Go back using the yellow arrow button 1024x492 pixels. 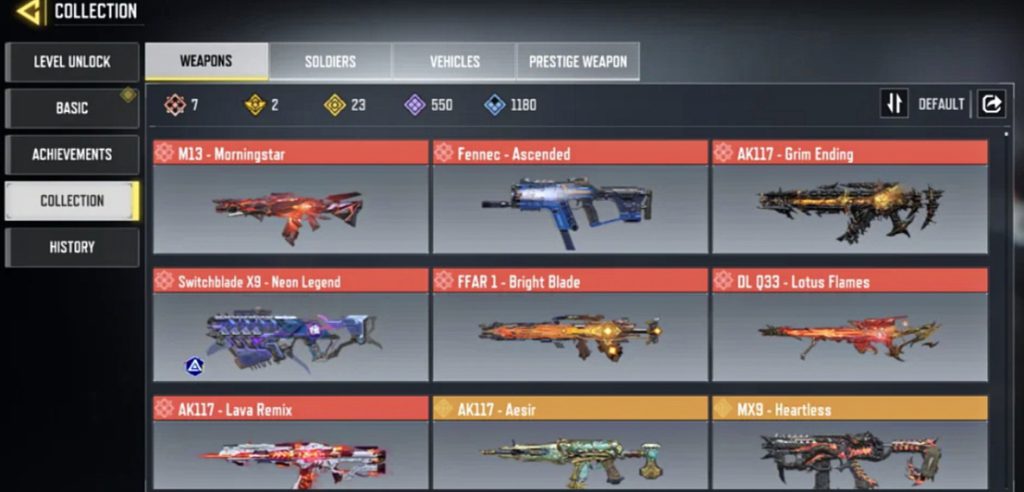pyautogui.click(x=28, y=12)
